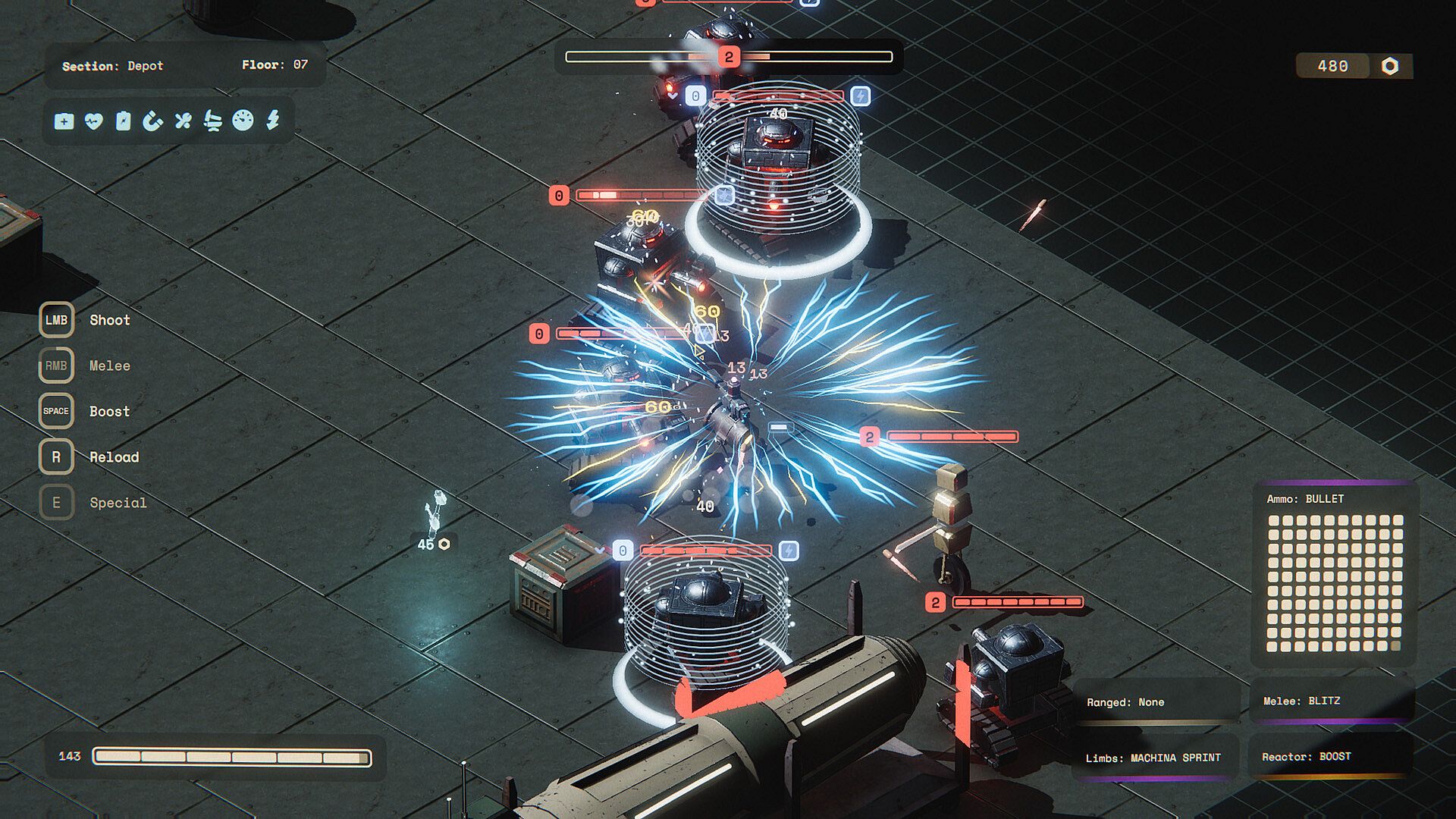Click the heartbeat heart perk icon
This screenshot has width=1456, height=819.
tap(94, 121)
